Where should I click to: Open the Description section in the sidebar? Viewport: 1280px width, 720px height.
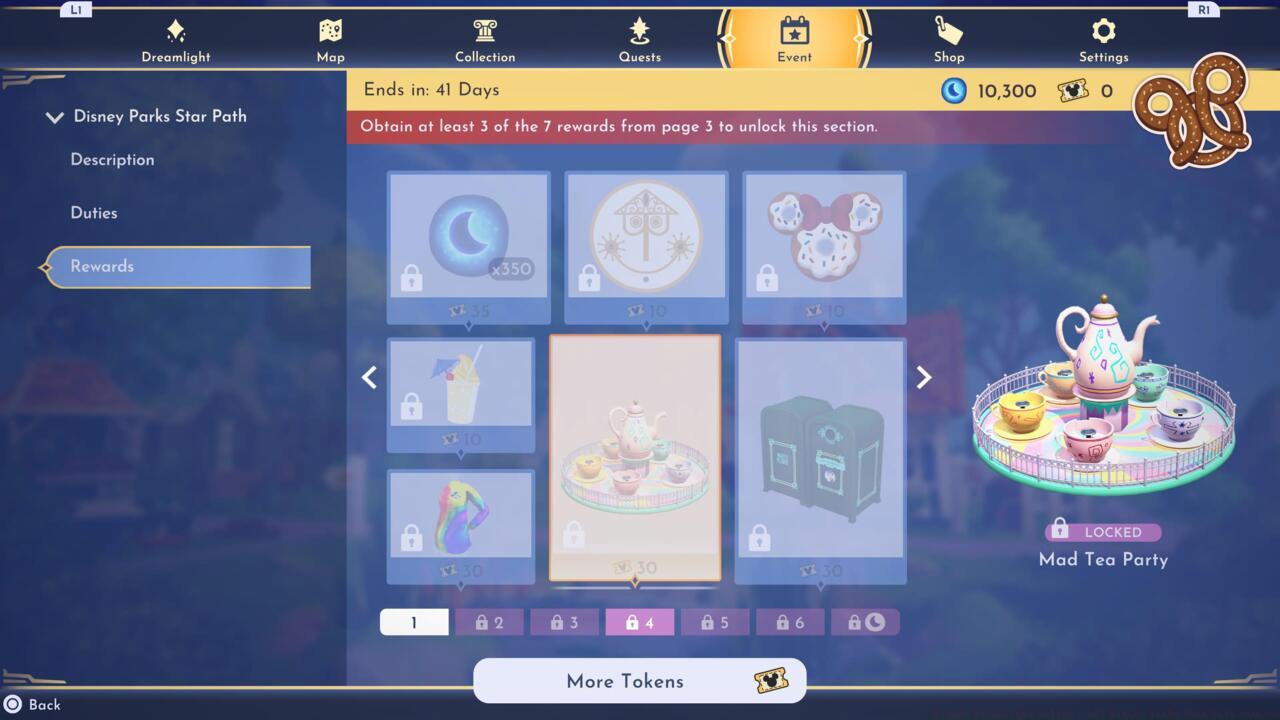pyautogui.click(x=112, y=160)
